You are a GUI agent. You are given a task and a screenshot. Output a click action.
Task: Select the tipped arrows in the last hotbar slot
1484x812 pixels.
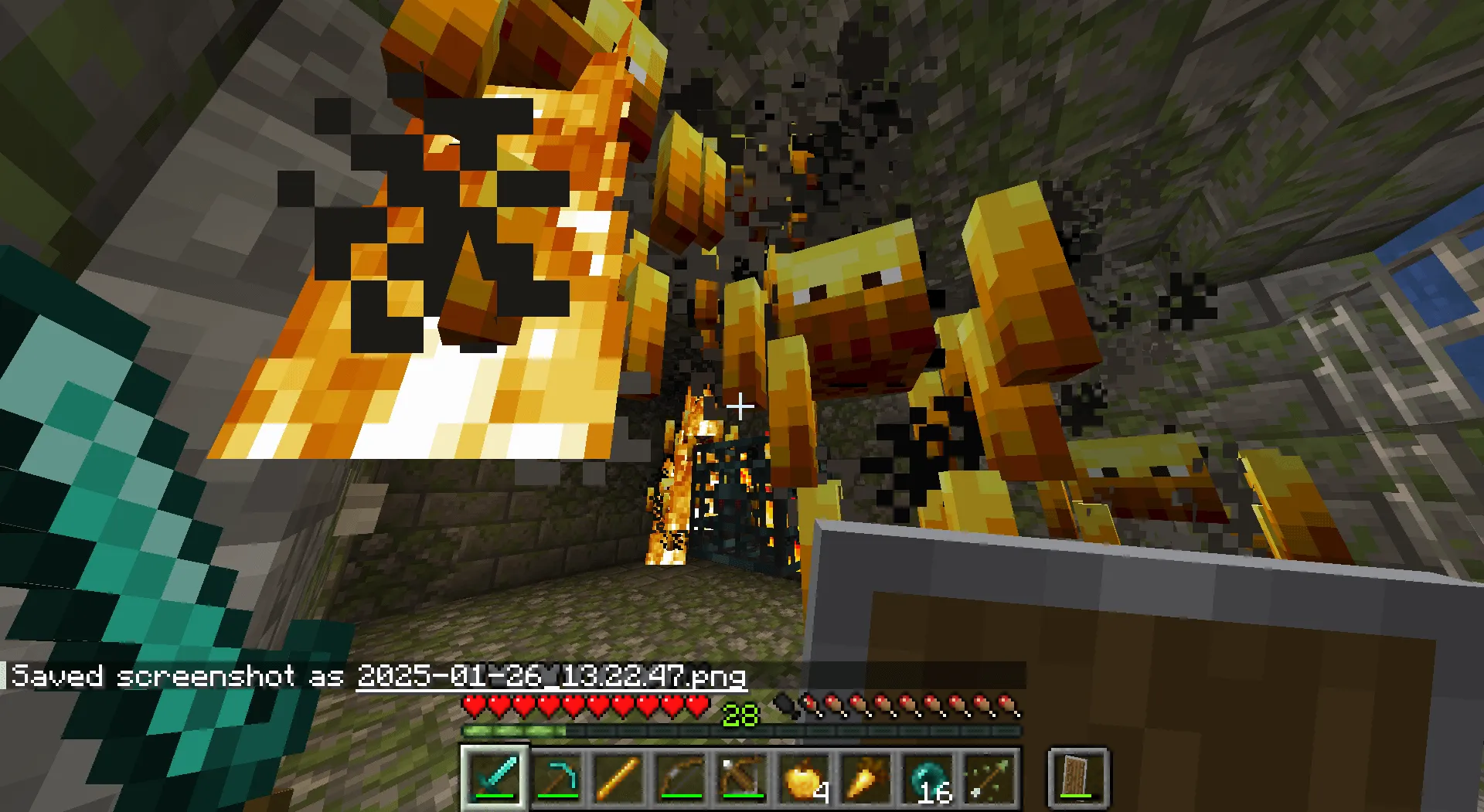[989, 779]
